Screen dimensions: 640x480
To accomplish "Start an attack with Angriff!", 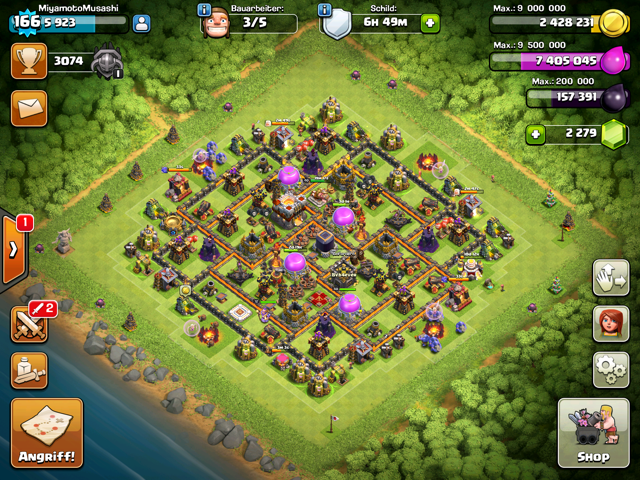I will point(47,433).
